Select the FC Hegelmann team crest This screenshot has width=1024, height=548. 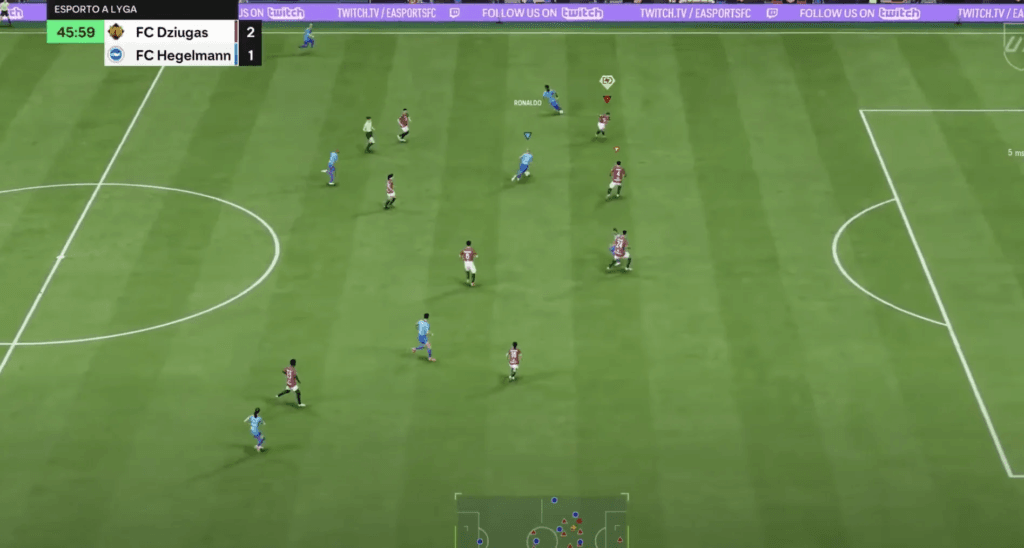coord(116,55)
